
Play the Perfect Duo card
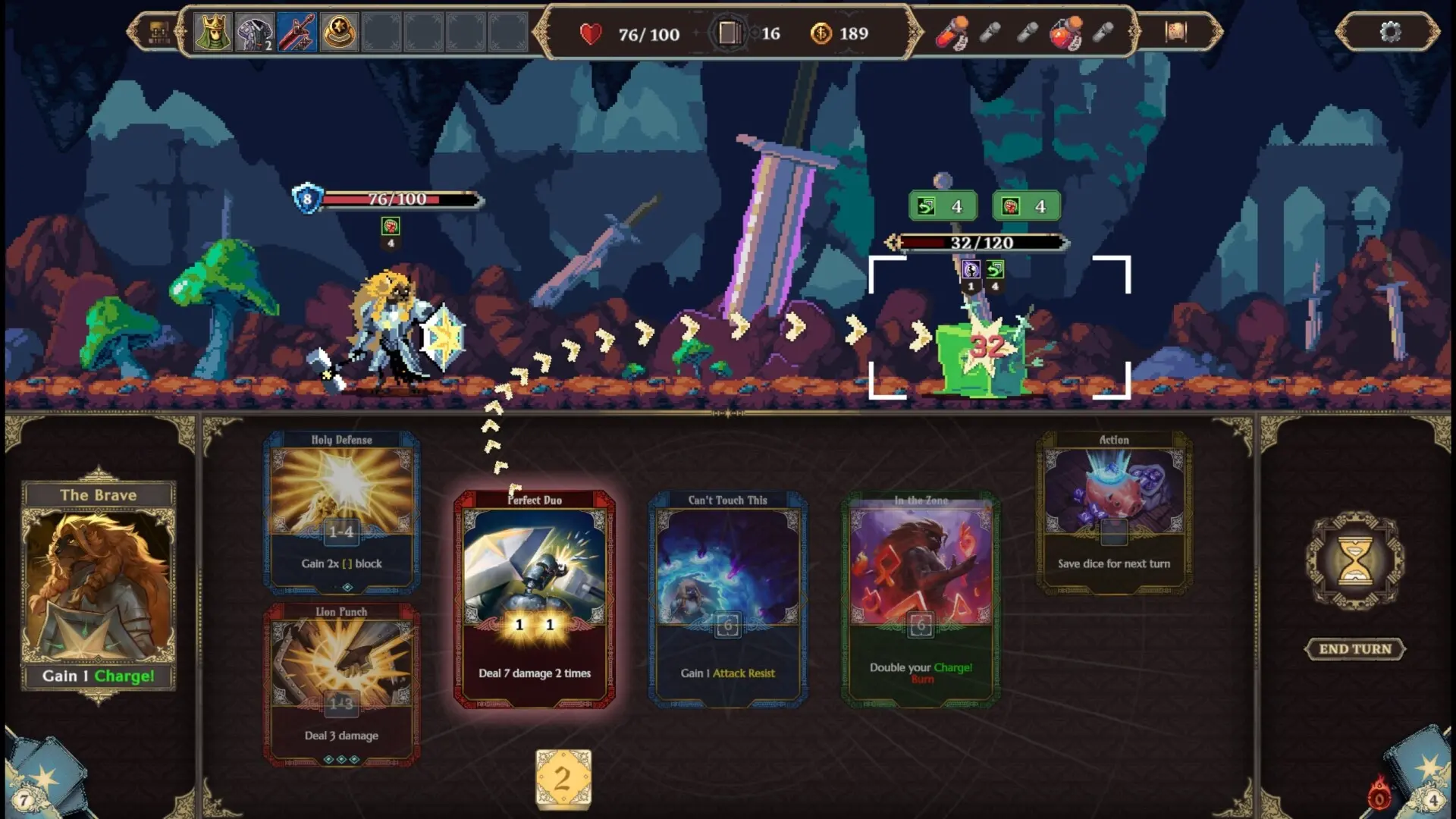[x=534, y=599]
